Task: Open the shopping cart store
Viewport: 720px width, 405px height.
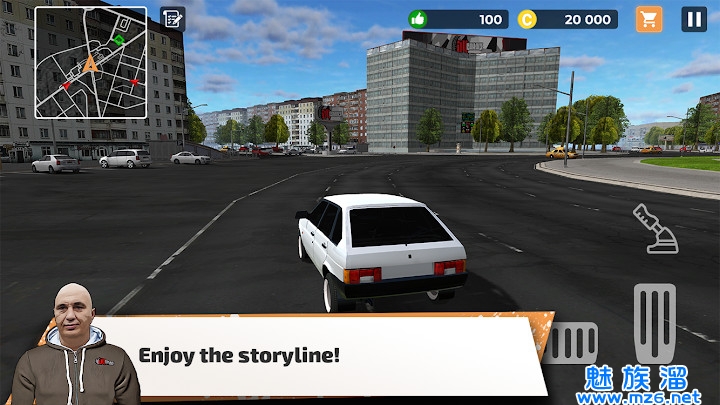Action: point(649,19)
